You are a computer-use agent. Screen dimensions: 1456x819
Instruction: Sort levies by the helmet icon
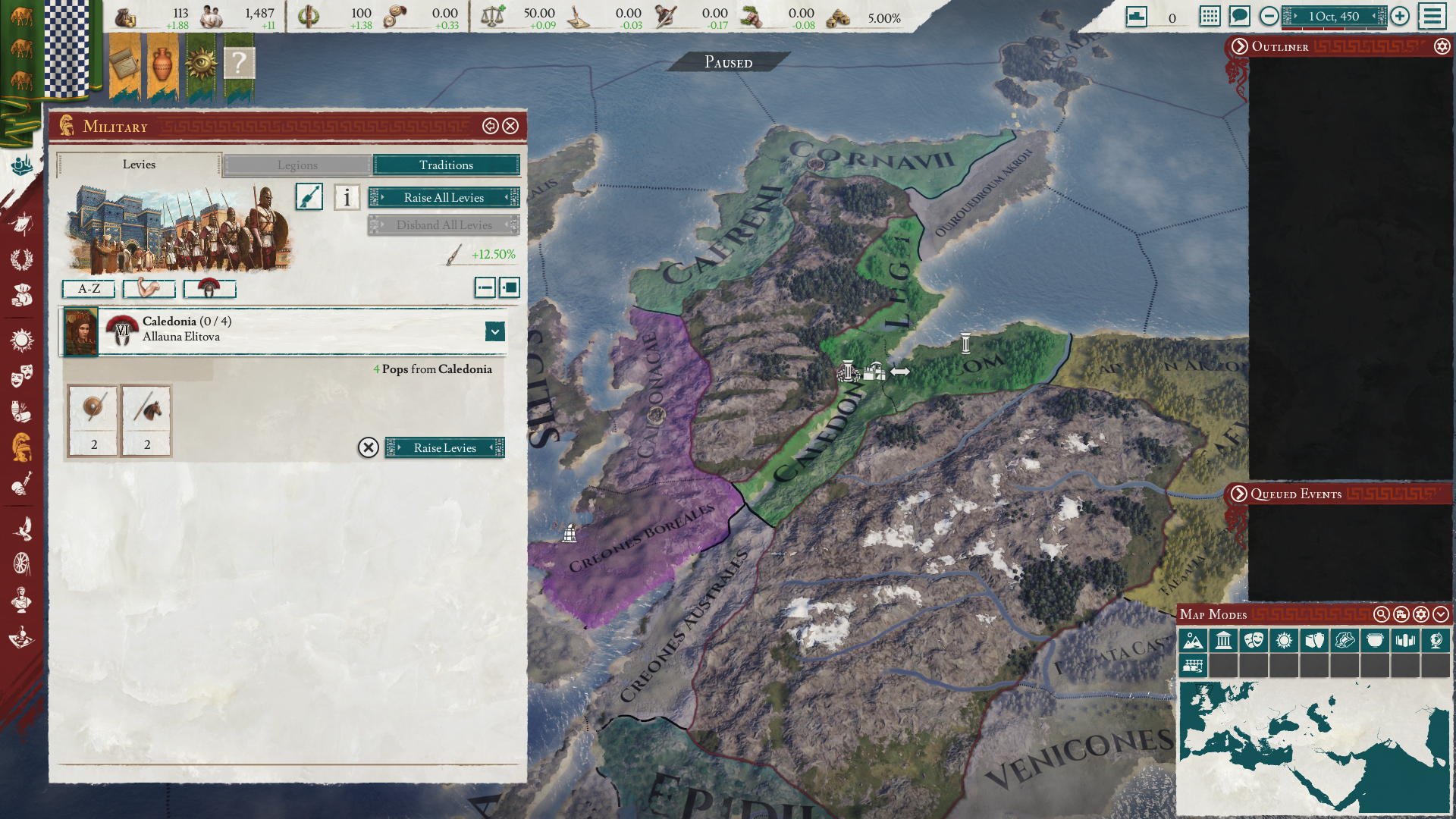click(x=209, y=288)
